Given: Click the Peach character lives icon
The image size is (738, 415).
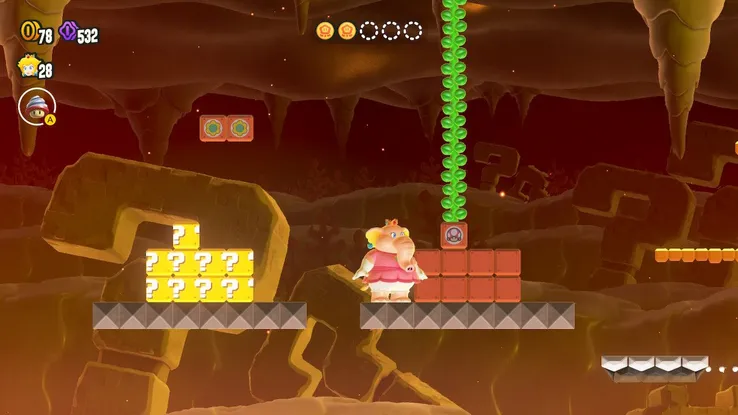Looking at the screenshot, I should pyautogui.click(x=27, y=67).
